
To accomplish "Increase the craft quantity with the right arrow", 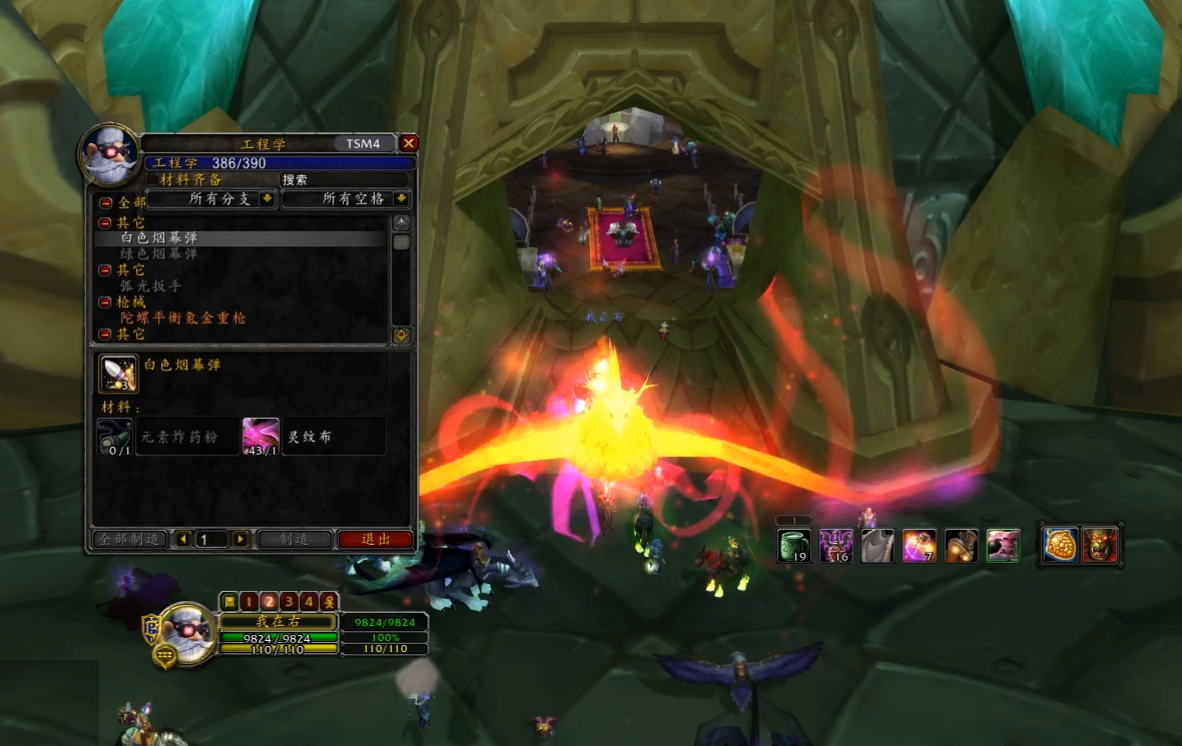I will coord(240,539).
